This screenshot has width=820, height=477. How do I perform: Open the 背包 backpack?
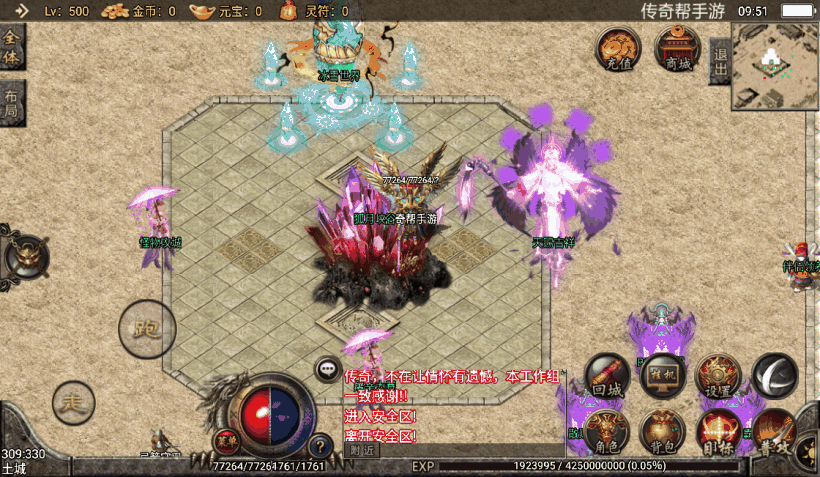[661, 430]
